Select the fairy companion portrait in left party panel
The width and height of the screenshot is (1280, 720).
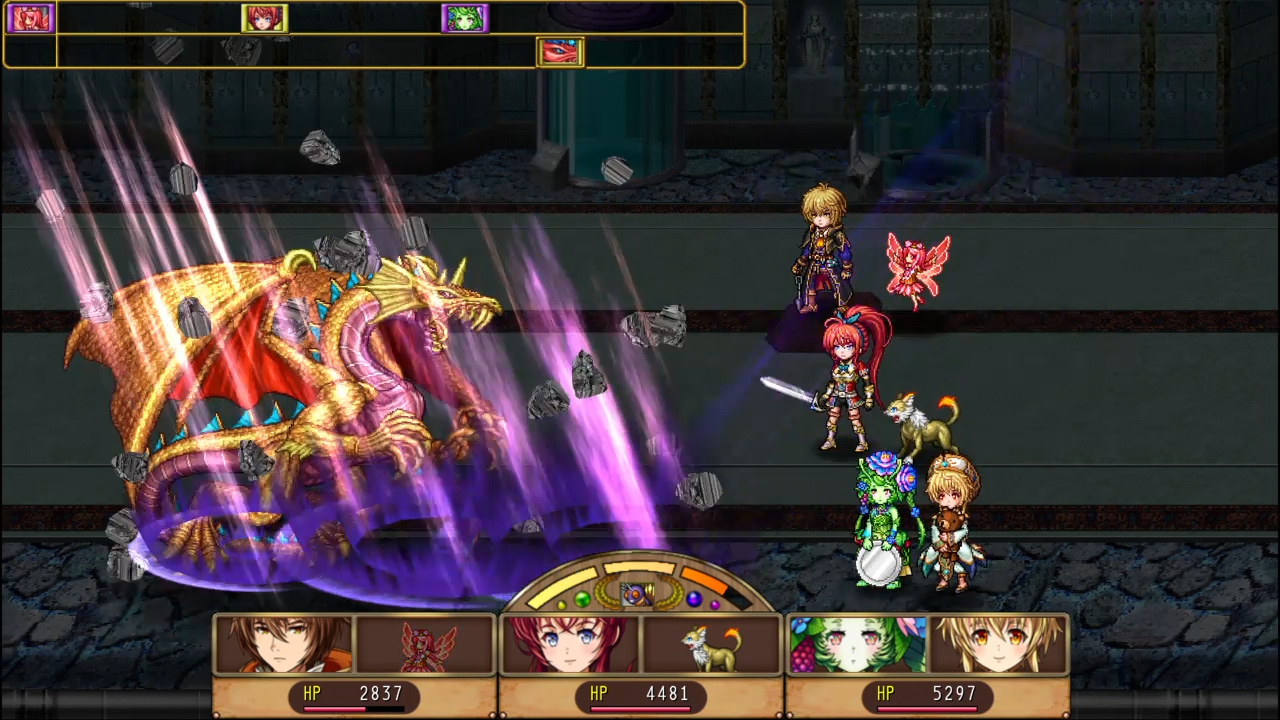pyautogui.click(x=425, y=644)
